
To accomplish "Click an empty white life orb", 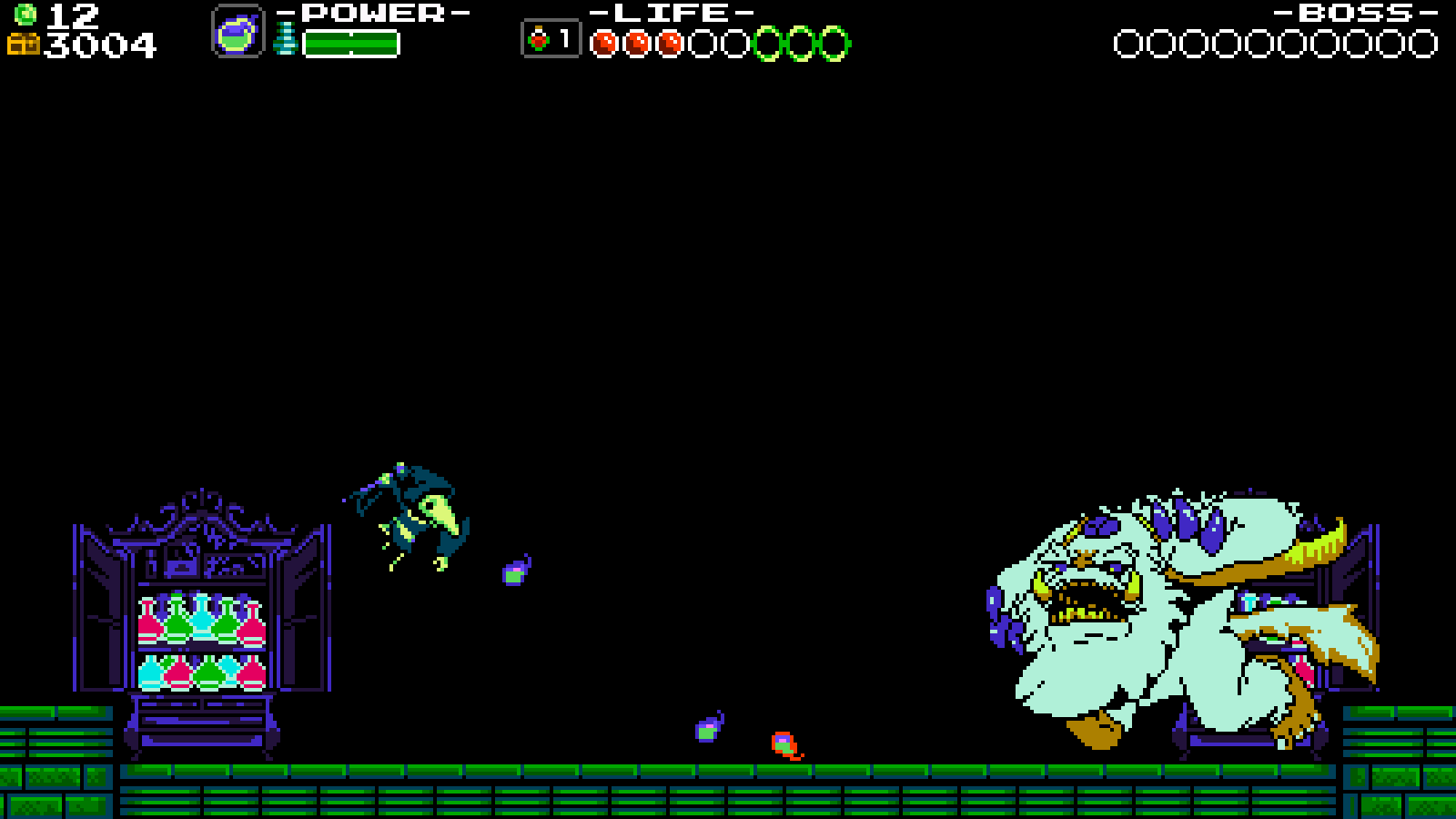I will point(704,42).
